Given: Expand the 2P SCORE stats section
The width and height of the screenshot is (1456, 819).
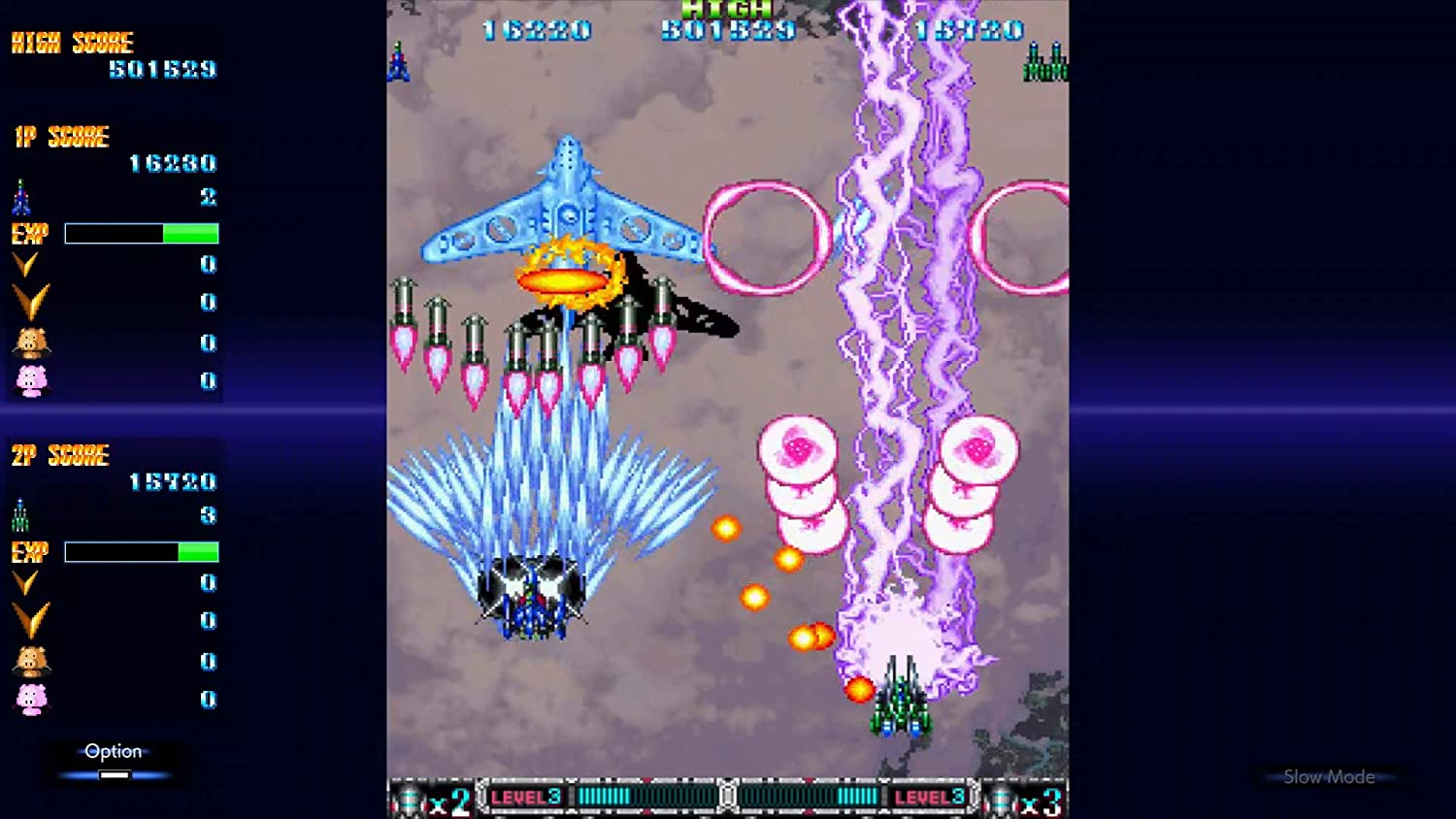Looking at the screenshot, I should [x=58, y=454].
